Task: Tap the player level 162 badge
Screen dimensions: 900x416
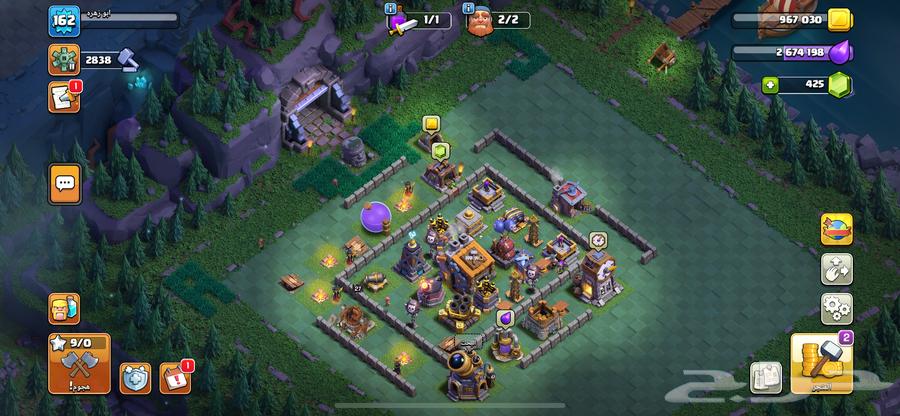Action: [63, 19]
